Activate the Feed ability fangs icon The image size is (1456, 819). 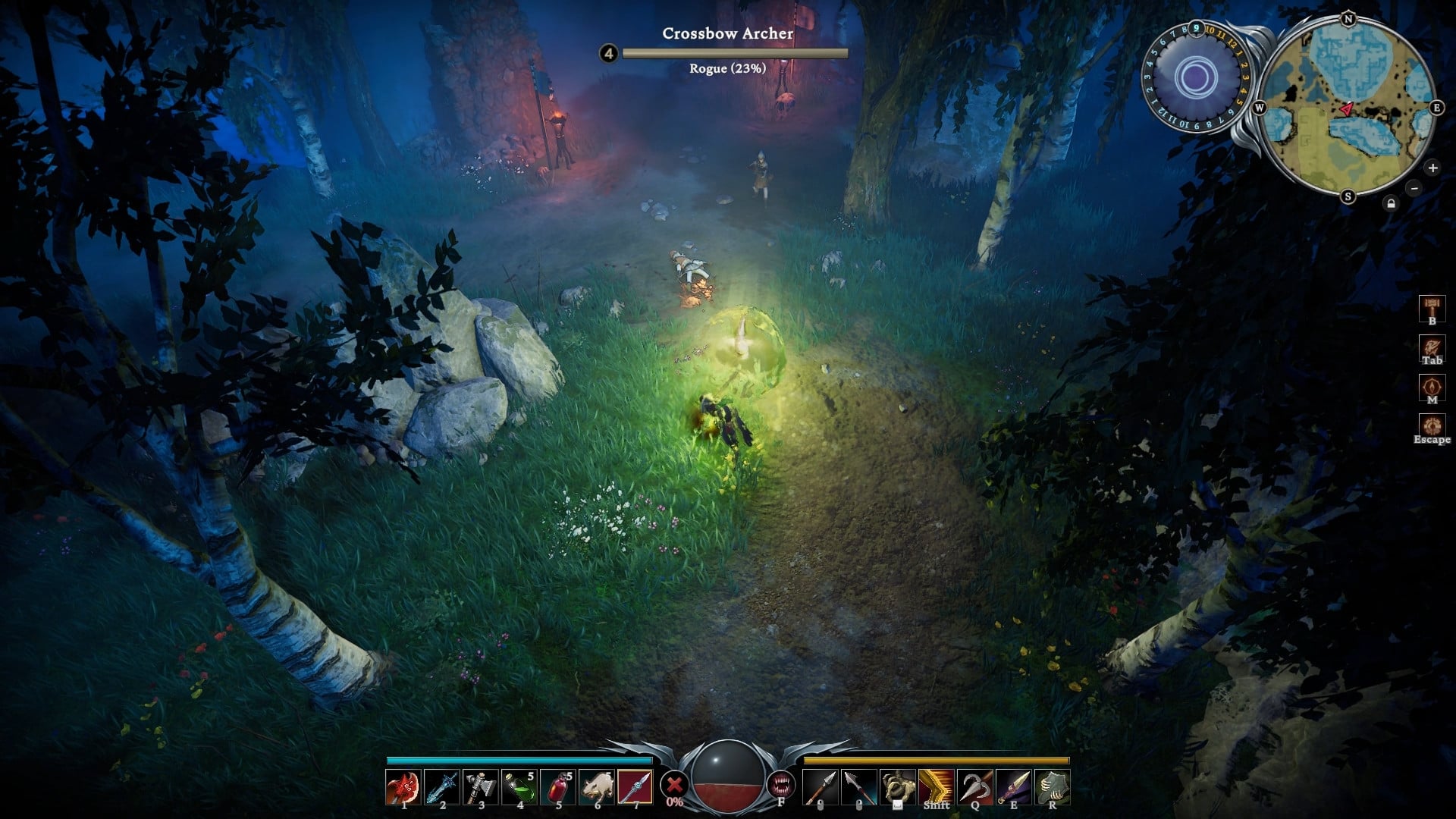783,785
